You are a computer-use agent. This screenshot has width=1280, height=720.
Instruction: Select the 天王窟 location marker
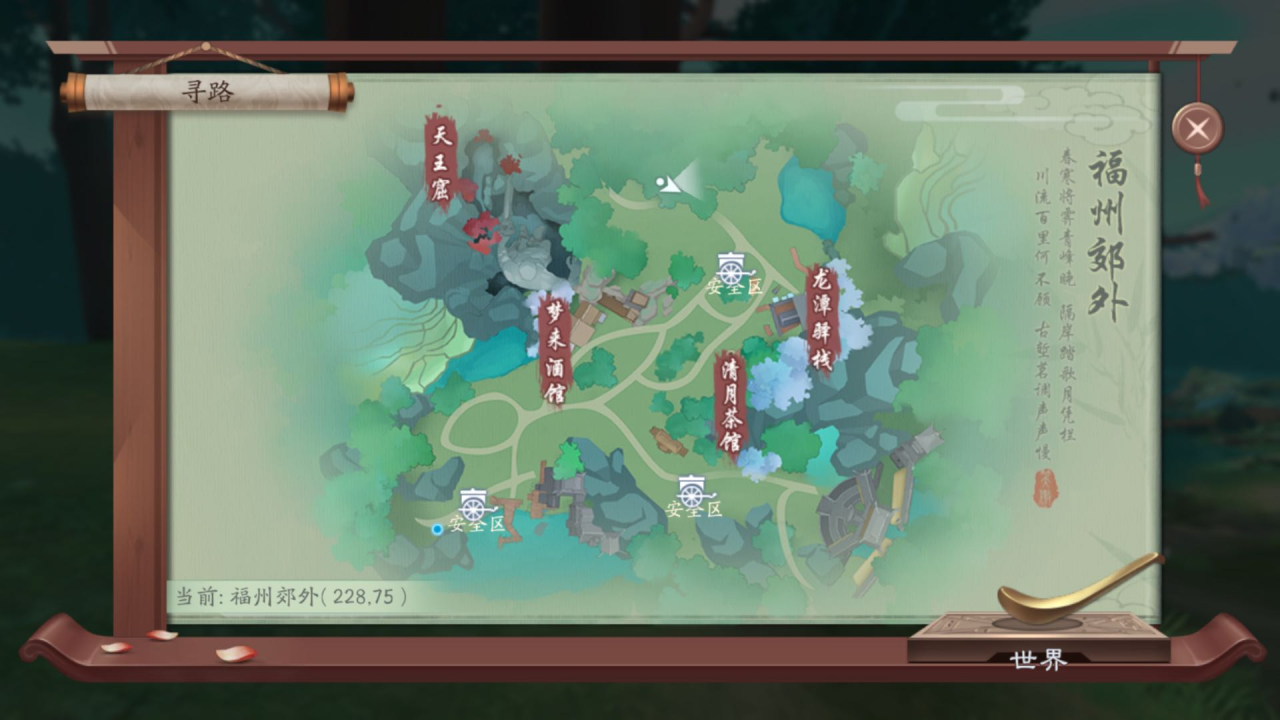pos(441,160)
